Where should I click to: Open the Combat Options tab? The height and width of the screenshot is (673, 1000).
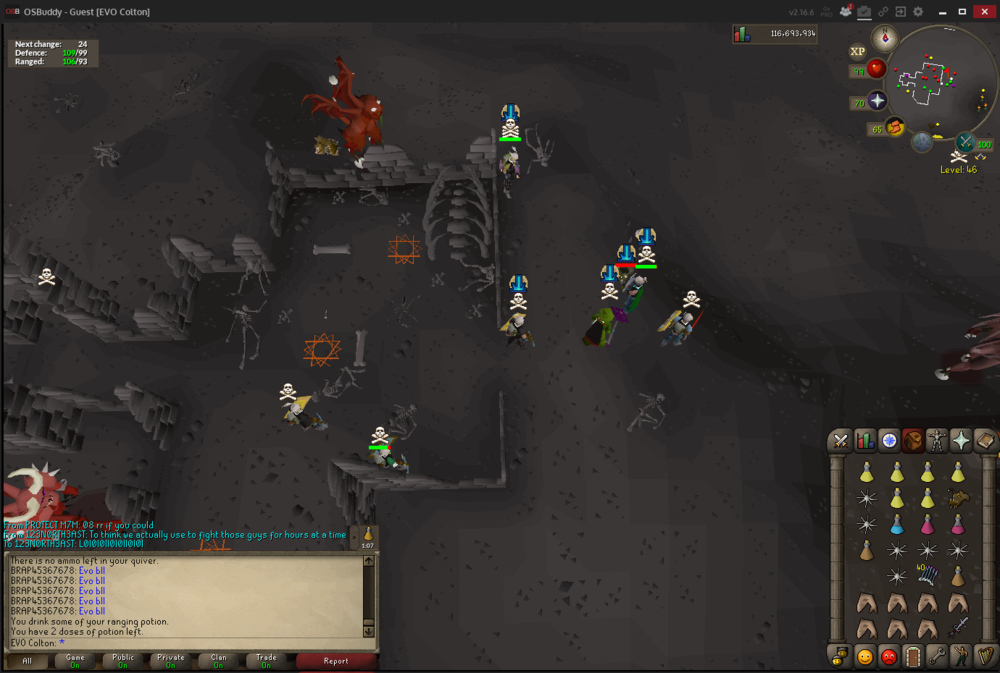click(x=841, y=441)
